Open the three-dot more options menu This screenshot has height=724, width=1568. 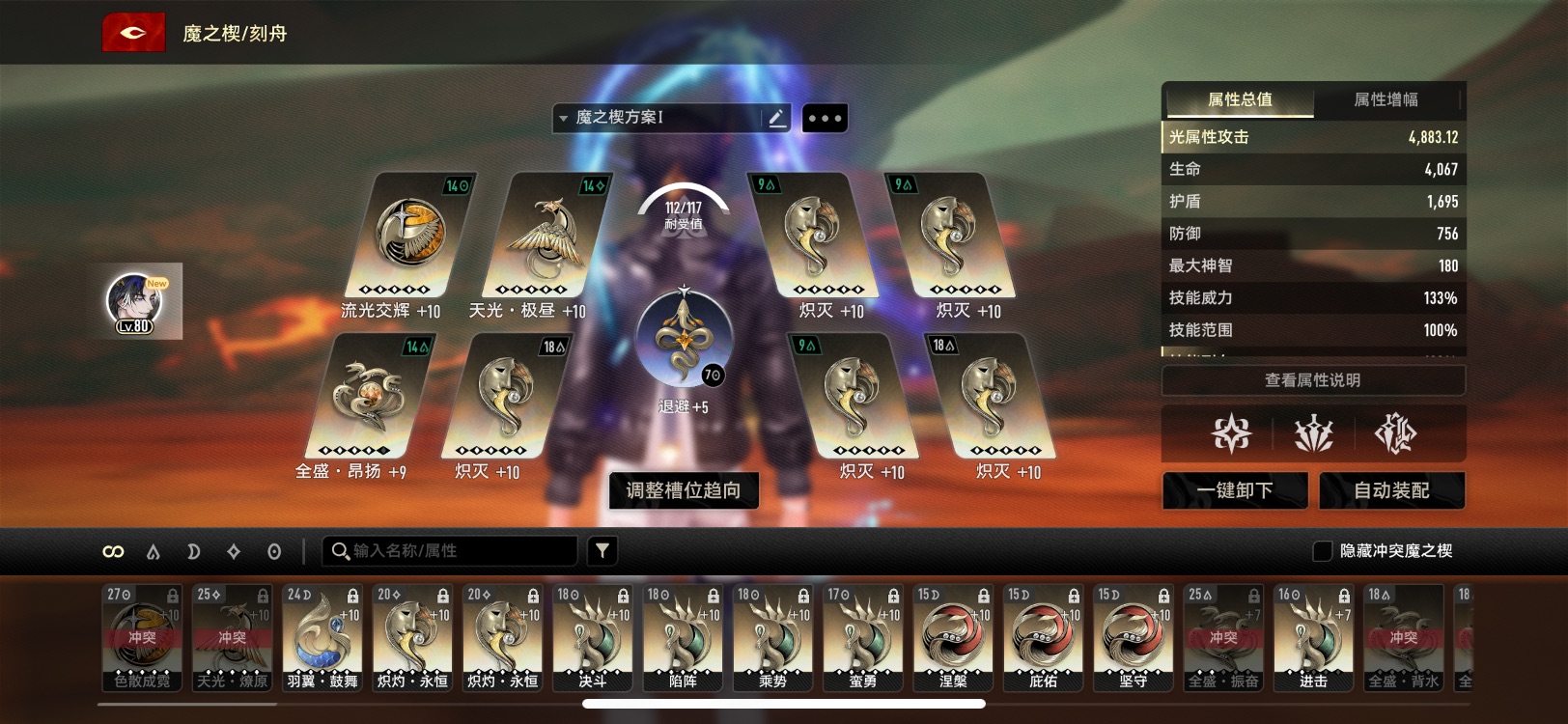click(x=825, y=119)
